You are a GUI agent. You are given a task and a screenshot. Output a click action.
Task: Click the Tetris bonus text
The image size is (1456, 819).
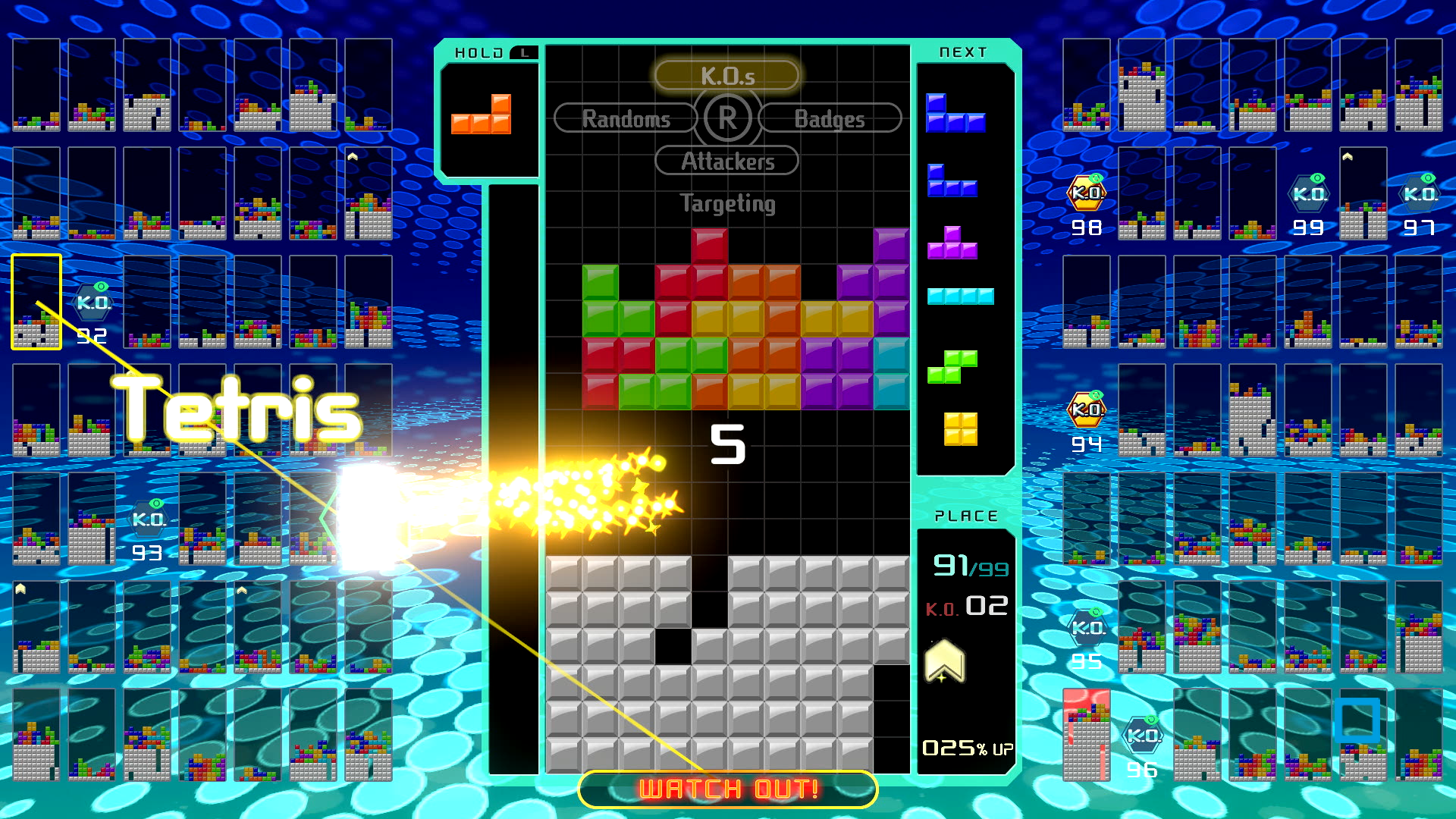pyautogui.click(x=235, y=412)
